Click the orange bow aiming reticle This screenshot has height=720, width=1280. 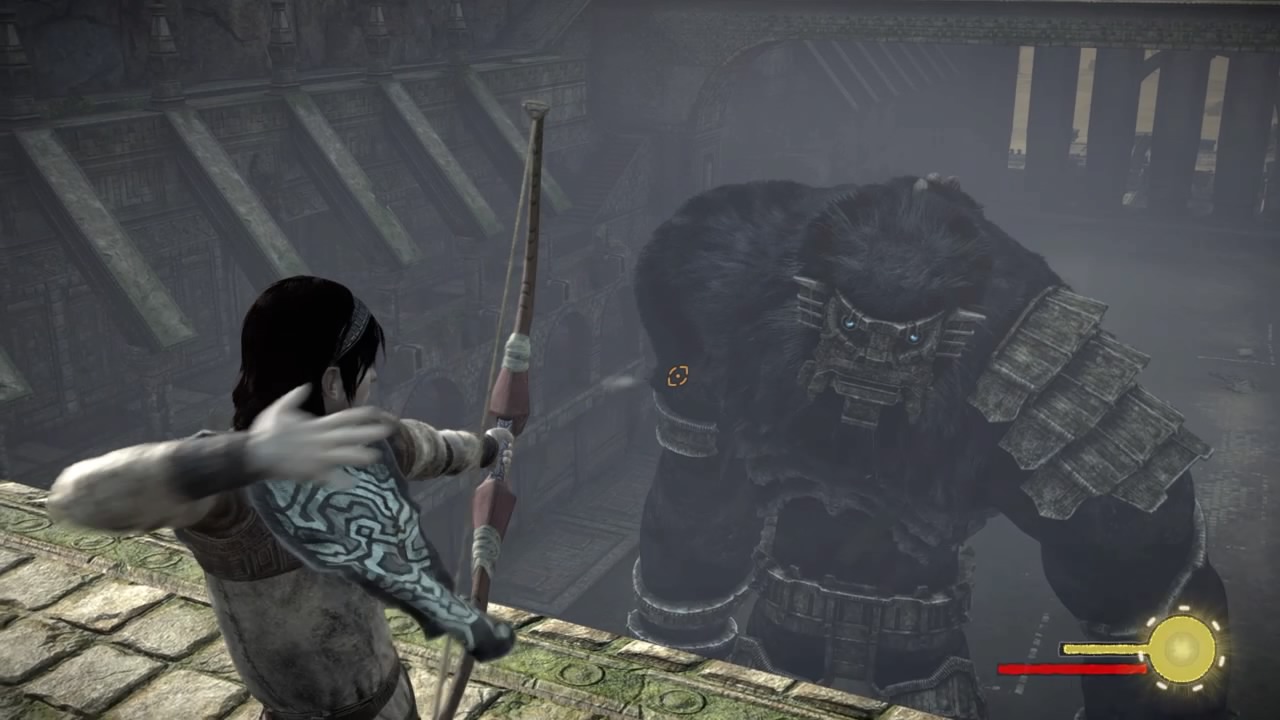tap(678, 376)
